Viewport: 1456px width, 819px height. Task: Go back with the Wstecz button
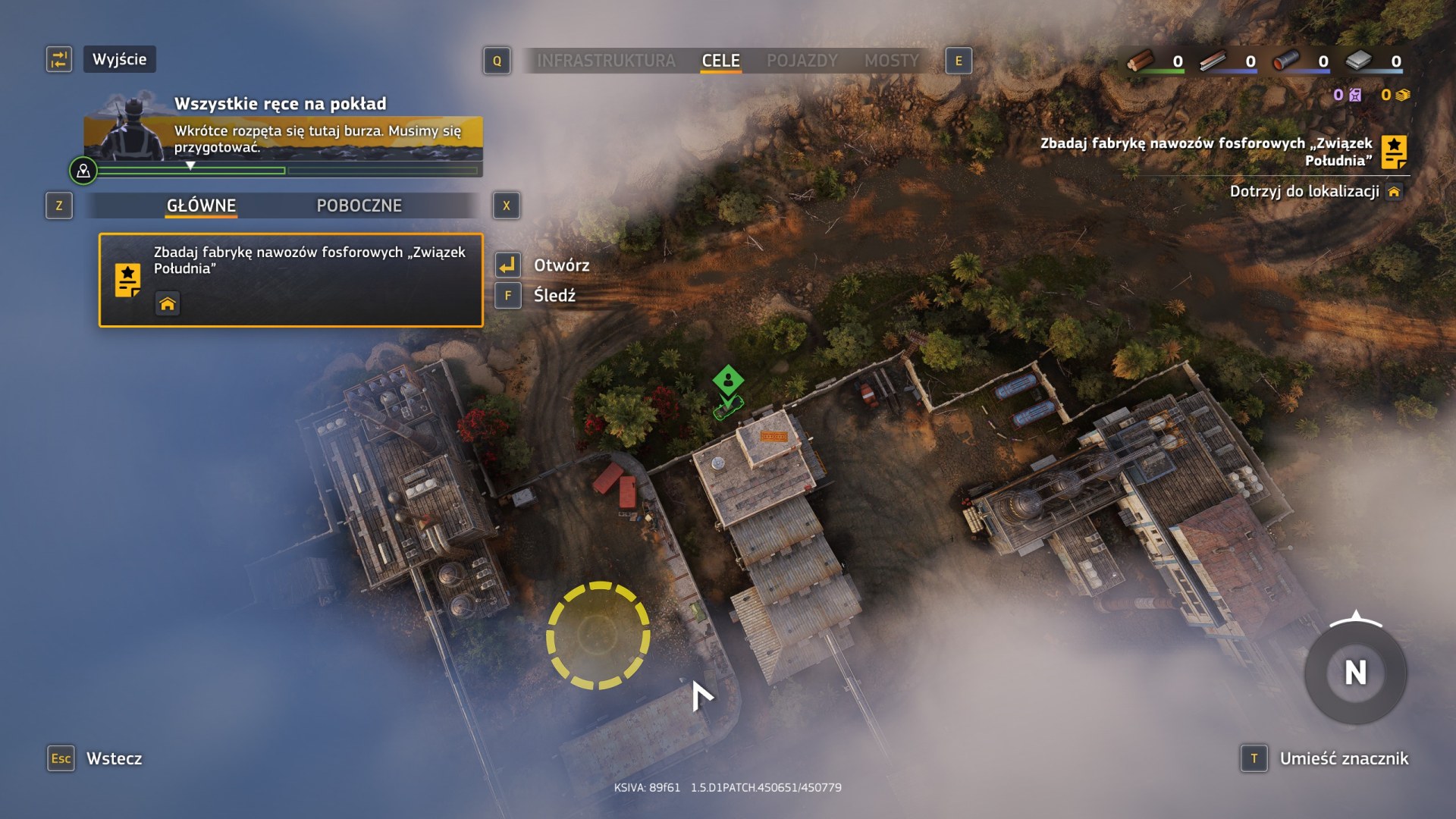[114, 758]
